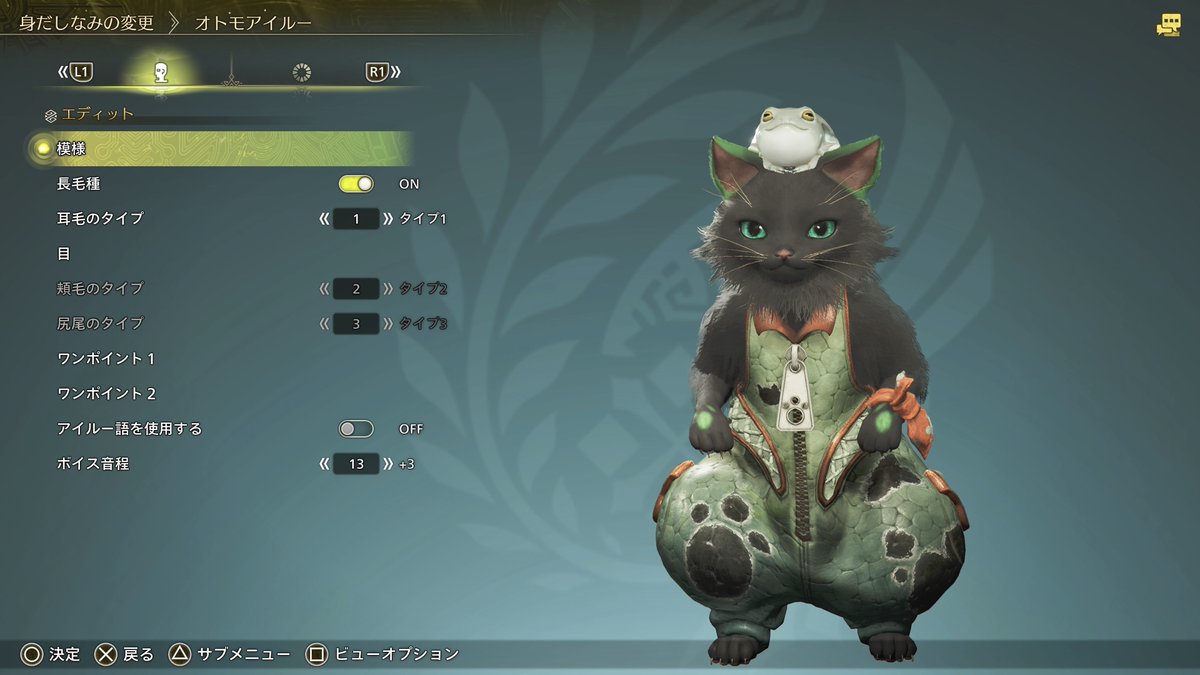Open ワンポイント 2 settings
This screenshot has height=675, width=1200.
(106, 394)
